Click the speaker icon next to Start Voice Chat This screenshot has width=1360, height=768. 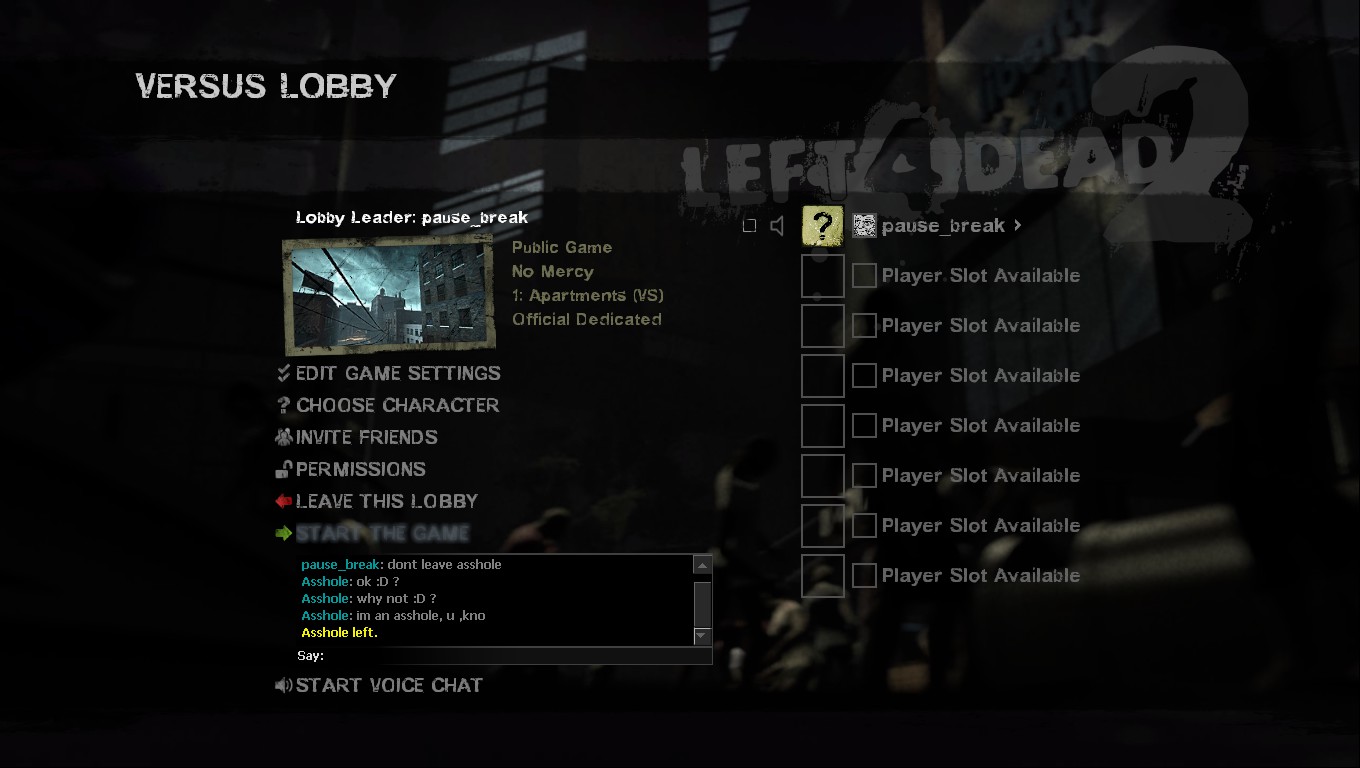(283, 685)
